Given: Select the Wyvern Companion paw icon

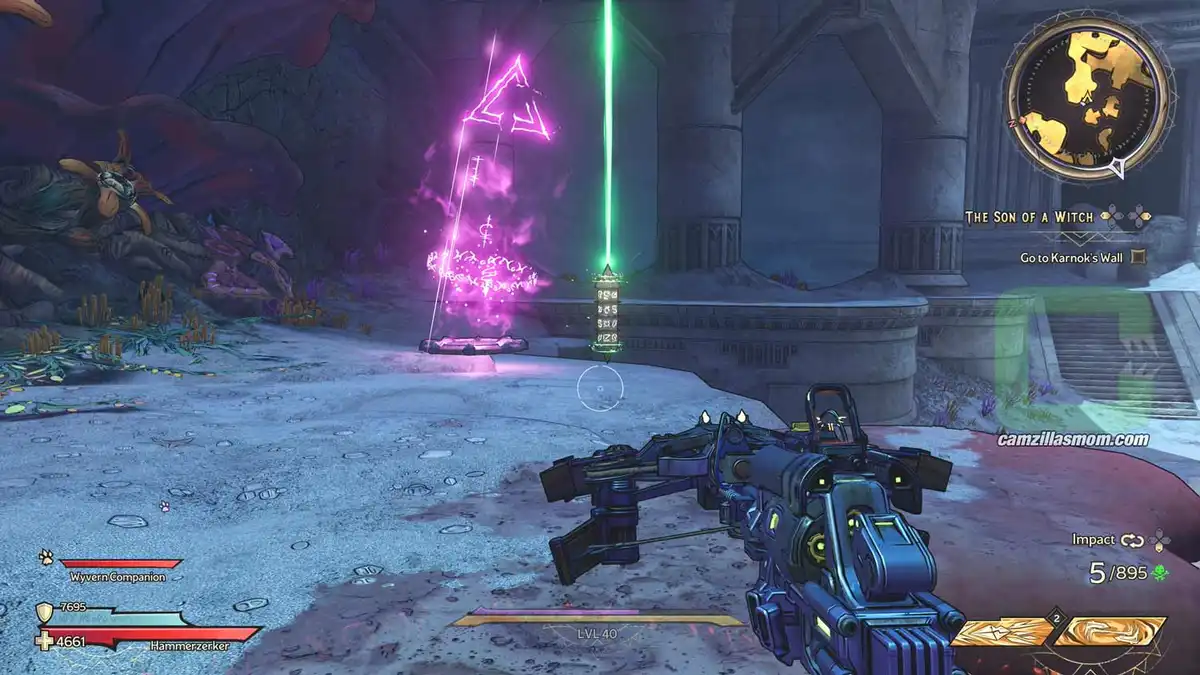Looking at the screenshot, I should coord(46,558).
